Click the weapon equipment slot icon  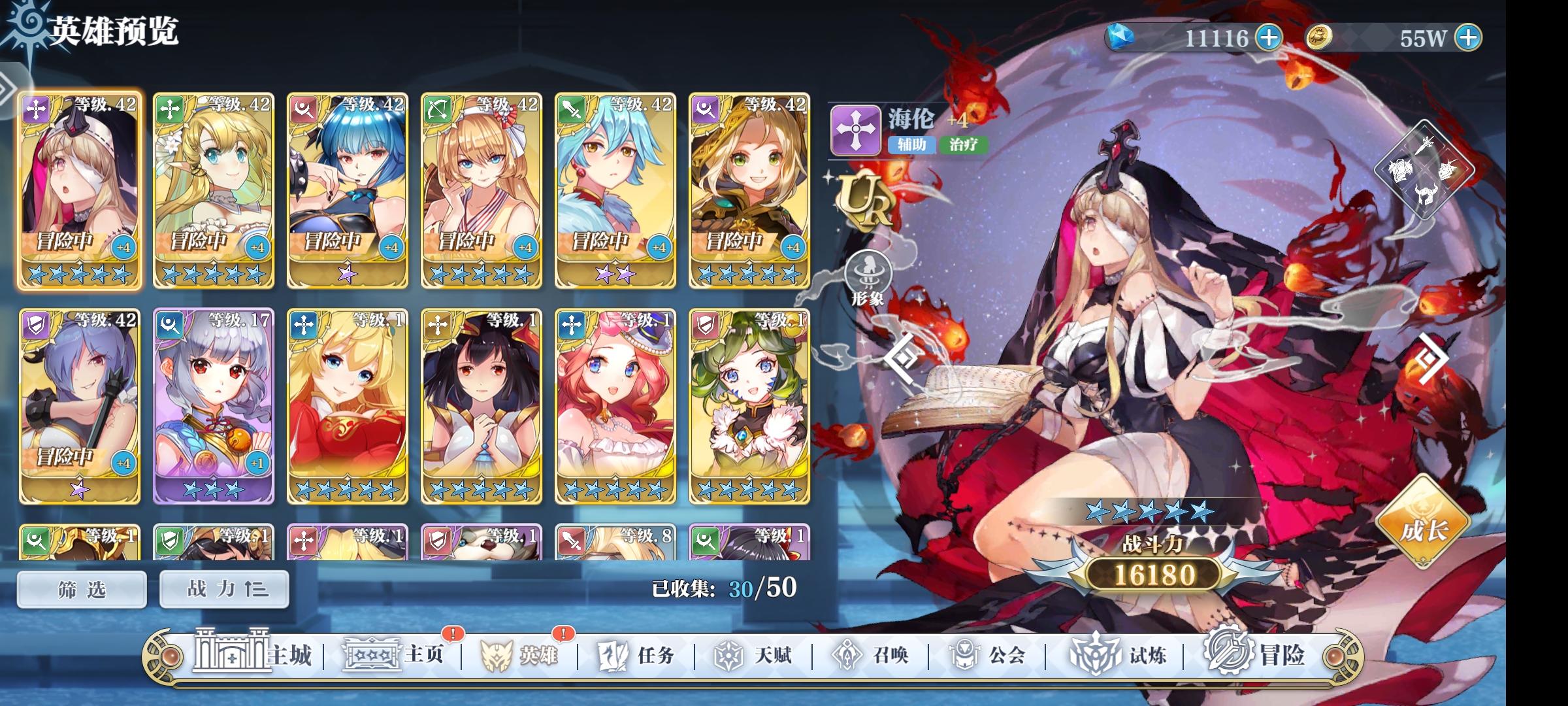coord(1426,146)
